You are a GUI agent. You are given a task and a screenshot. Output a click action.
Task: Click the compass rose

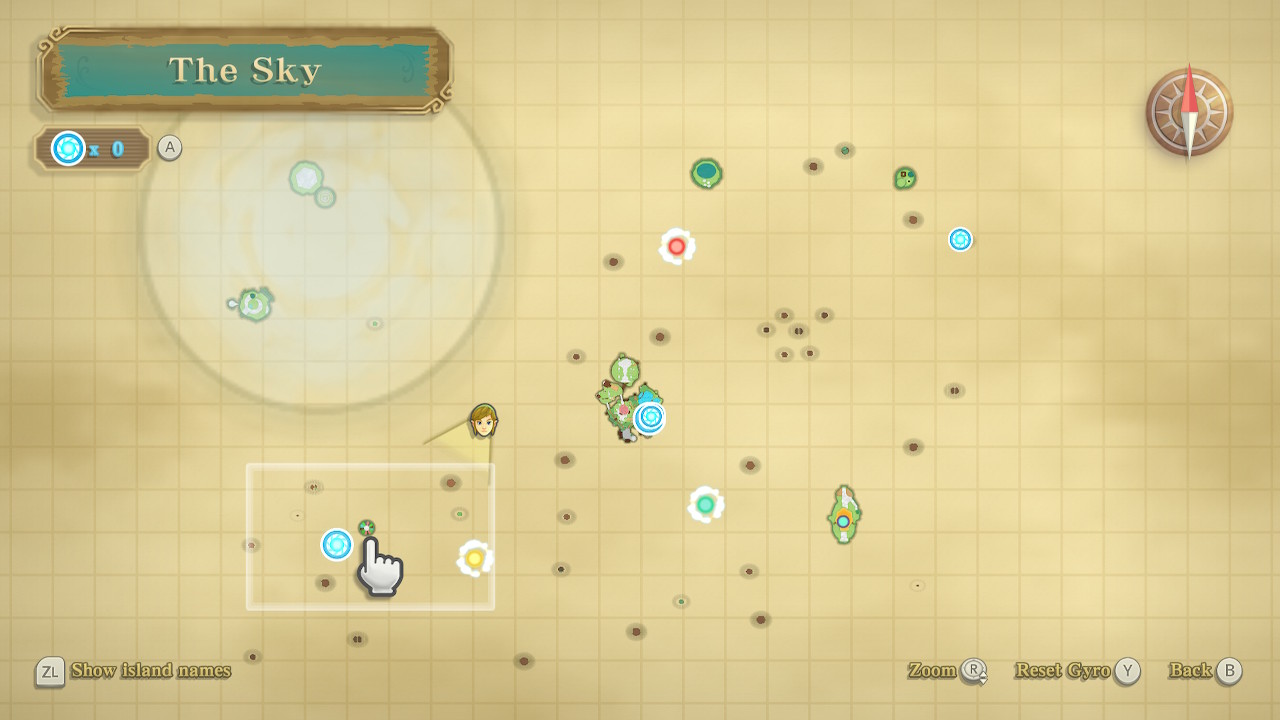point(1189,112)
